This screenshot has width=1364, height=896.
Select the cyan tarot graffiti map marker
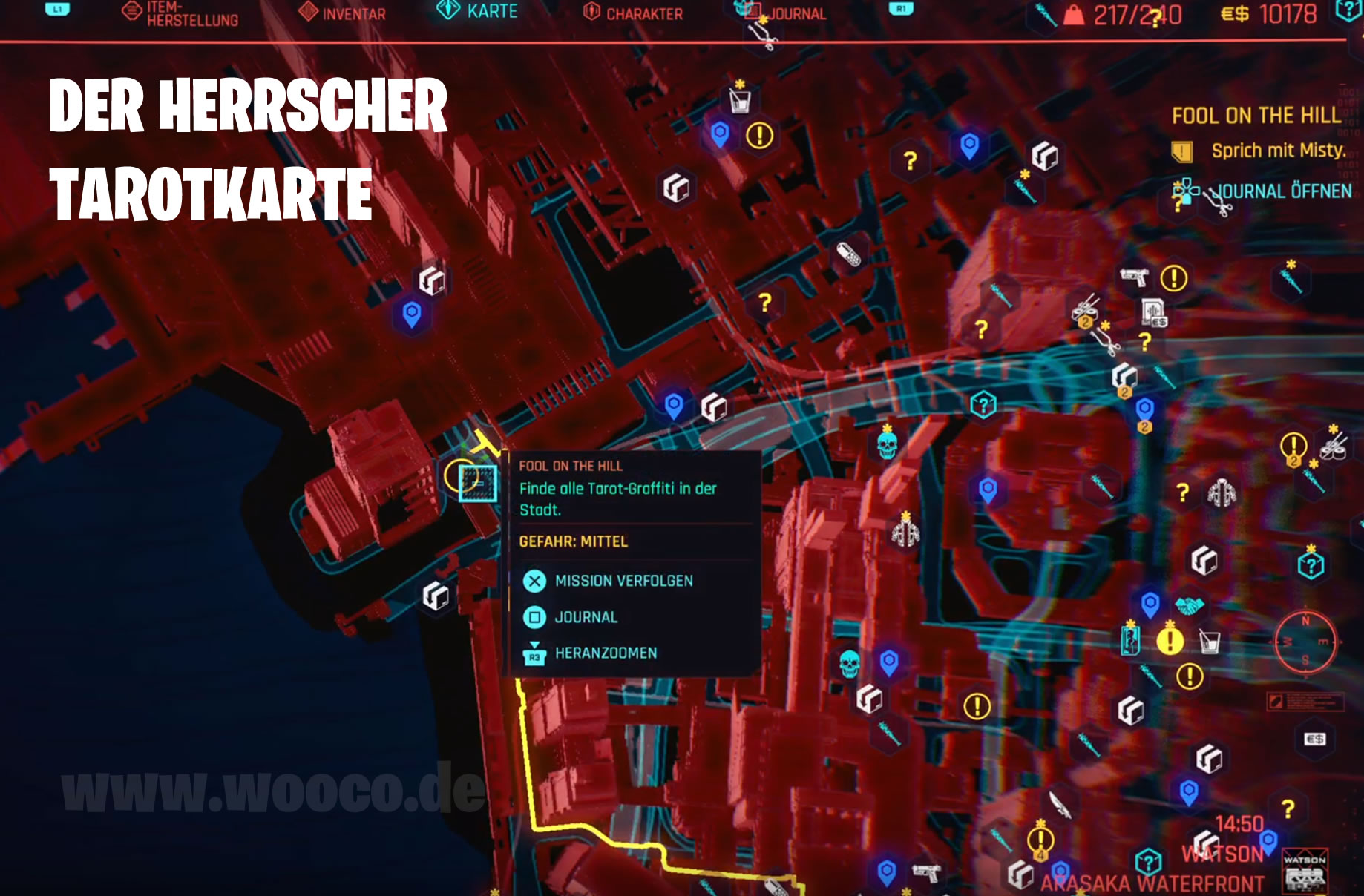(477, 483)
